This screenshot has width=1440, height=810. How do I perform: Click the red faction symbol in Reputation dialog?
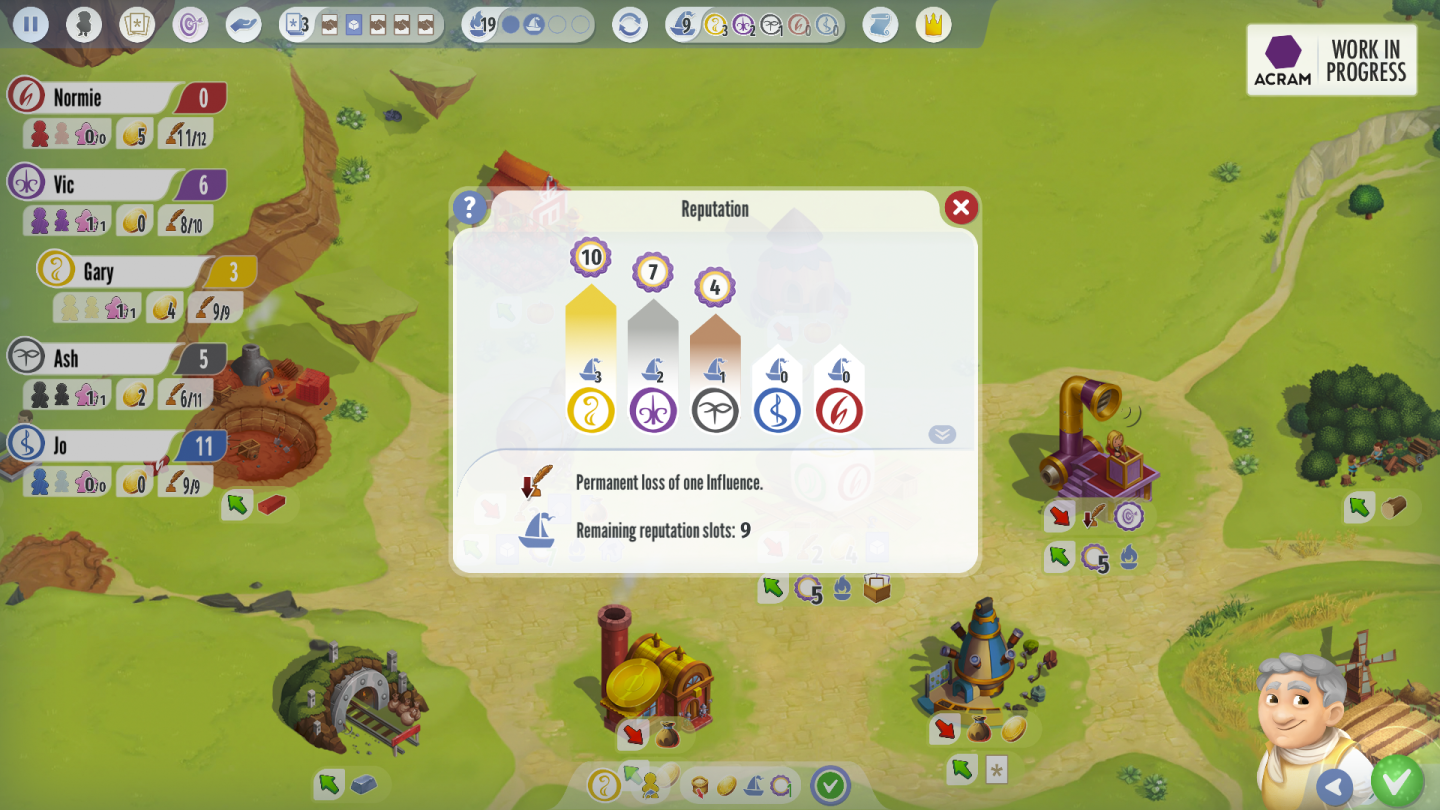(839, 409)
